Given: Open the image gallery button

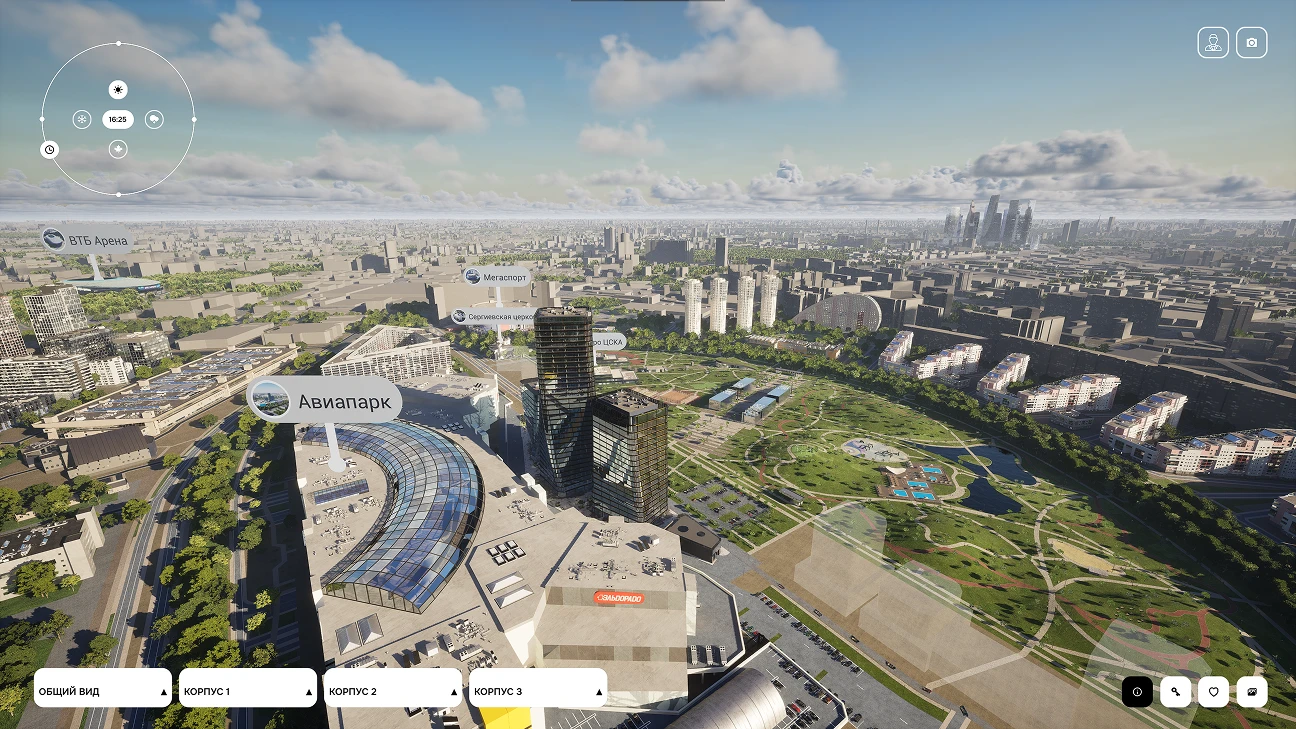Looking at the screenshot, I should (x=1251, y=692).
